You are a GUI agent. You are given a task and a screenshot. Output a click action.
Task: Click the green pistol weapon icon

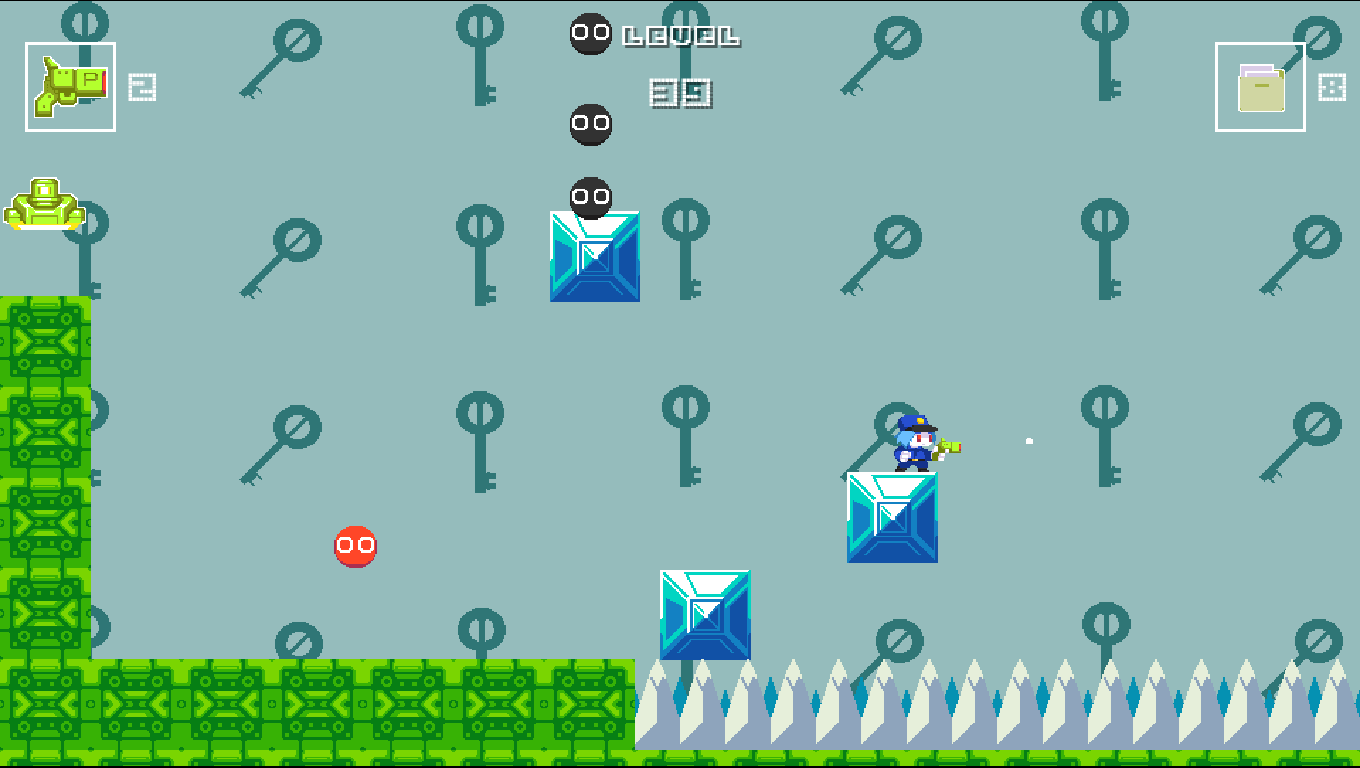tap(70, 85)
